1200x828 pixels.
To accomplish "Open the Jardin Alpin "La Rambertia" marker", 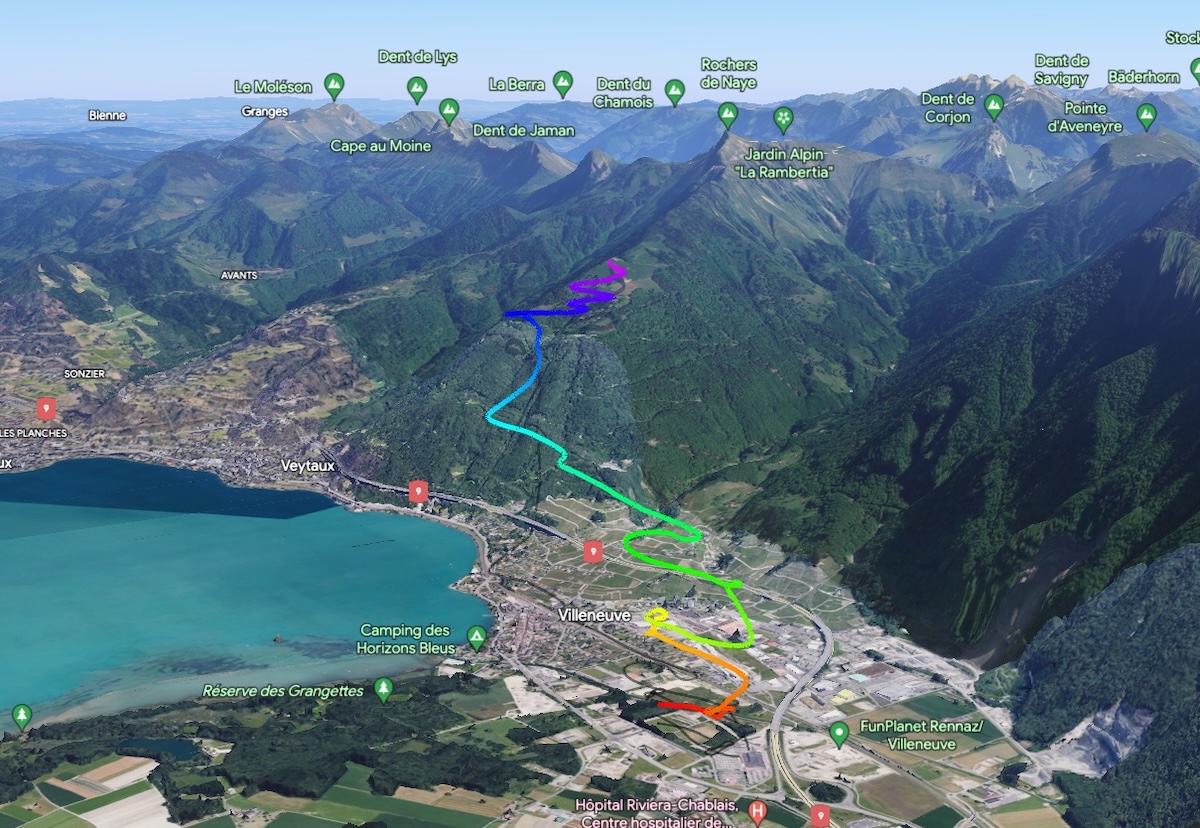I will pos(783,119).
